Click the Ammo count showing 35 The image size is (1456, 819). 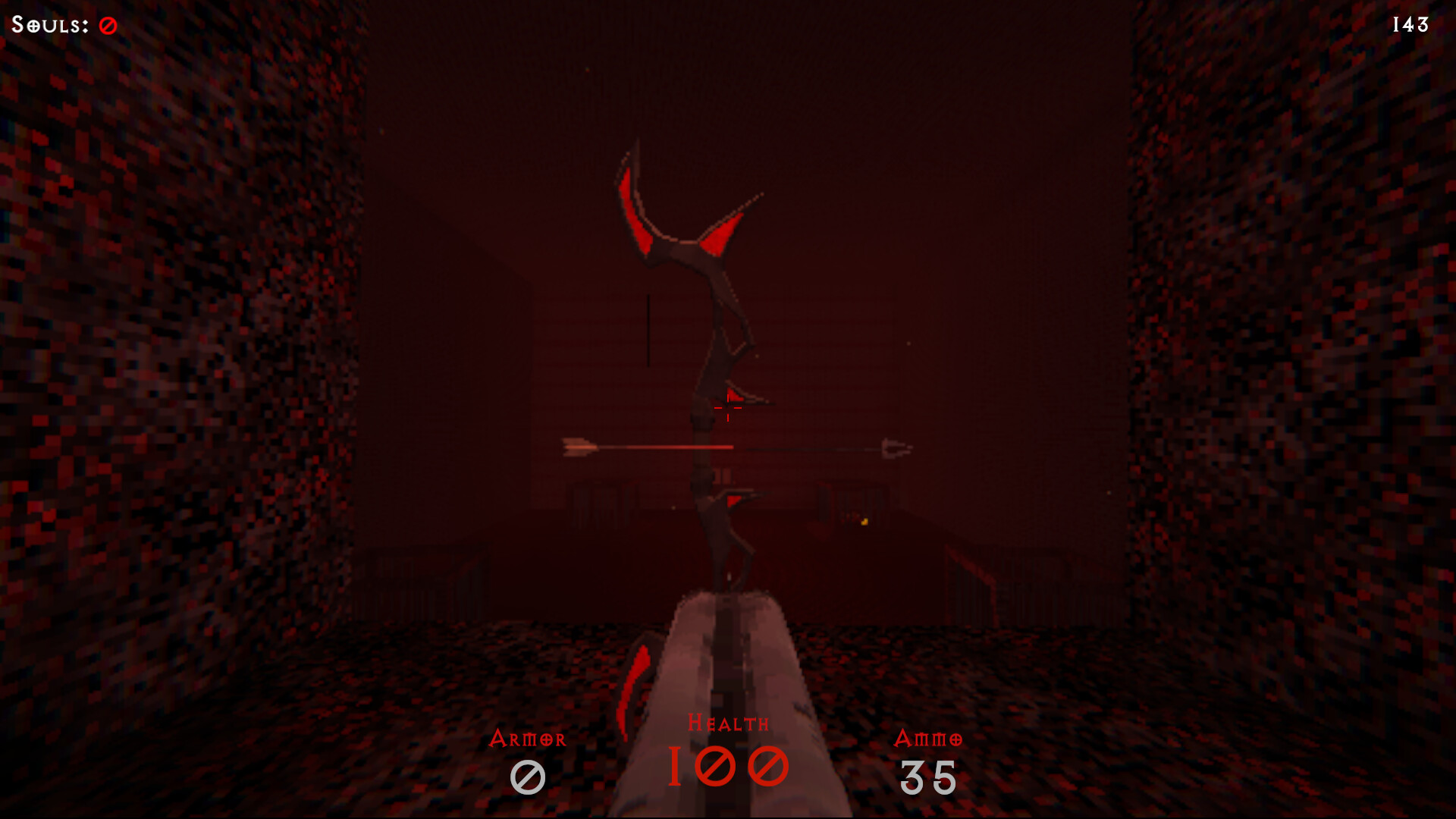pyautogui.click(x=928, y=775)
